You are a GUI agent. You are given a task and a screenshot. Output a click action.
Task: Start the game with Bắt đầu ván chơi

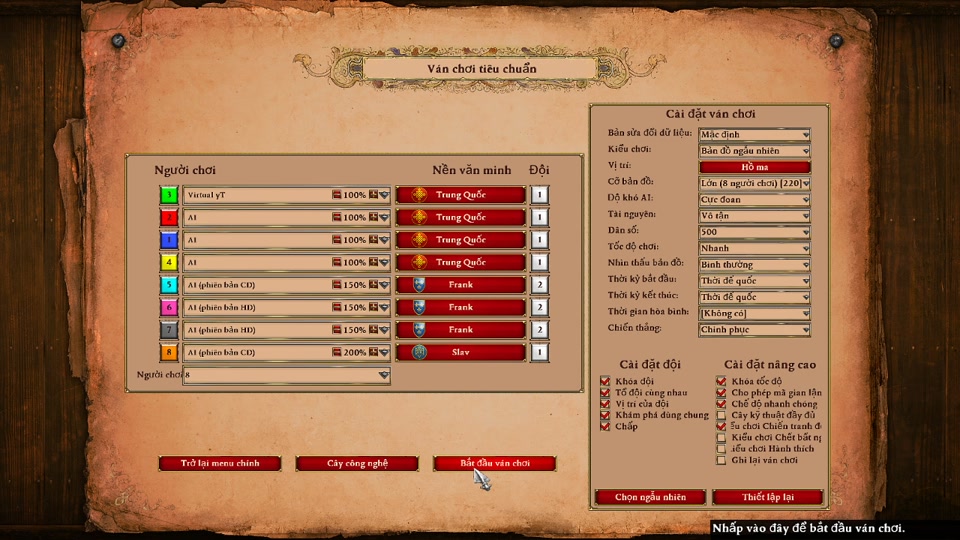pos(494,464)
